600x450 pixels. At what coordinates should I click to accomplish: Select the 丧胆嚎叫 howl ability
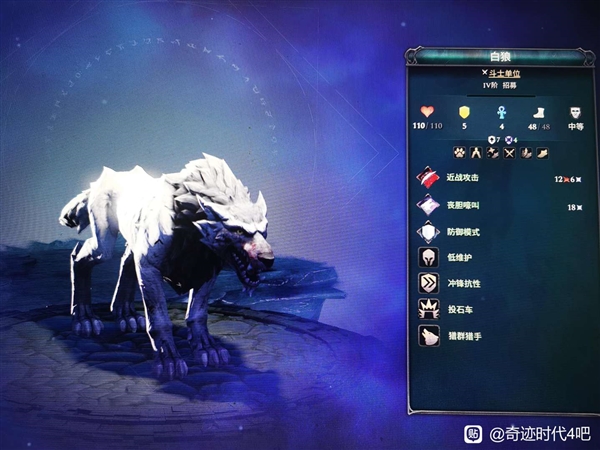[464, 205]
